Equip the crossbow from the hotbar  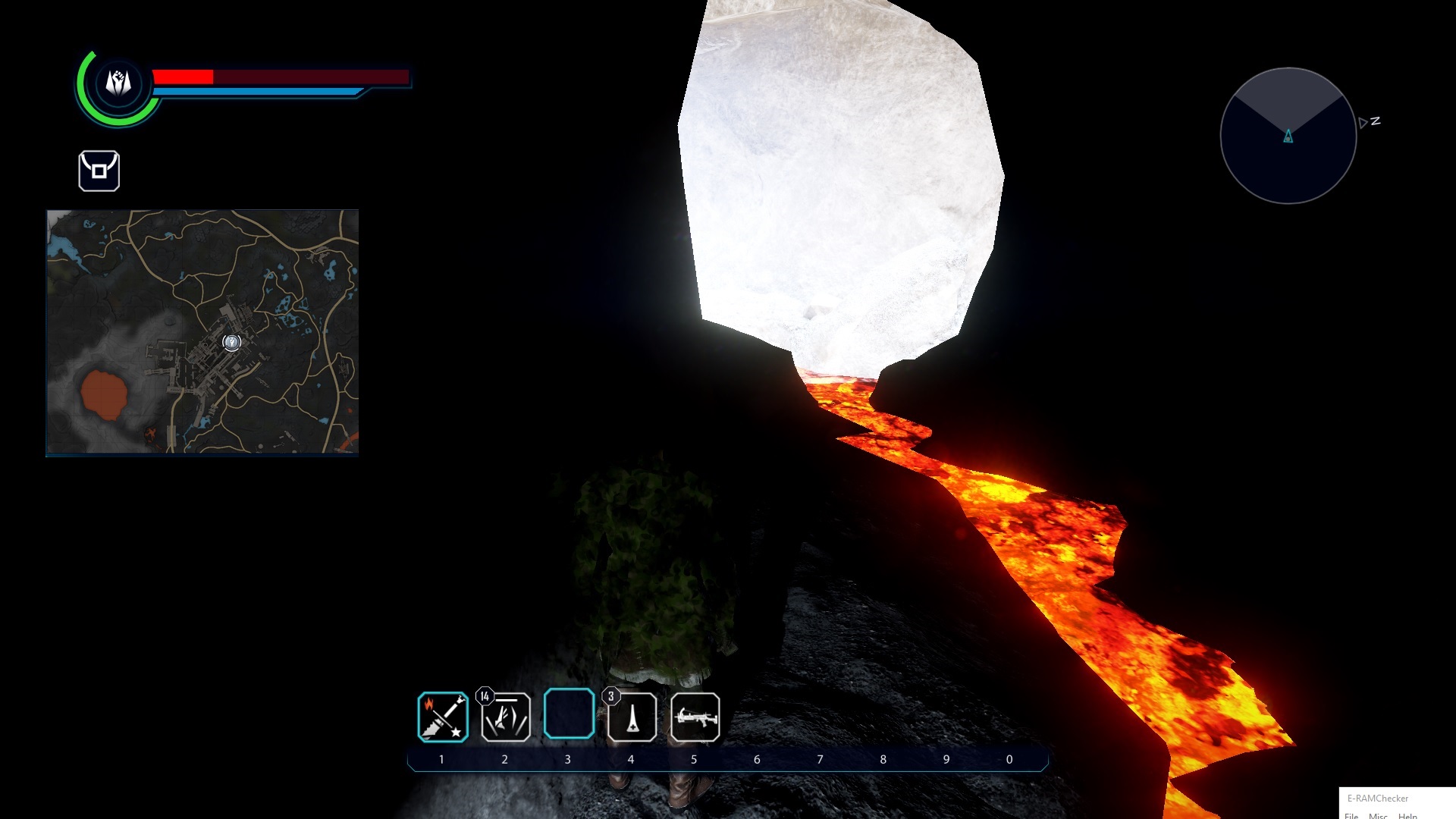click(695, 717)
